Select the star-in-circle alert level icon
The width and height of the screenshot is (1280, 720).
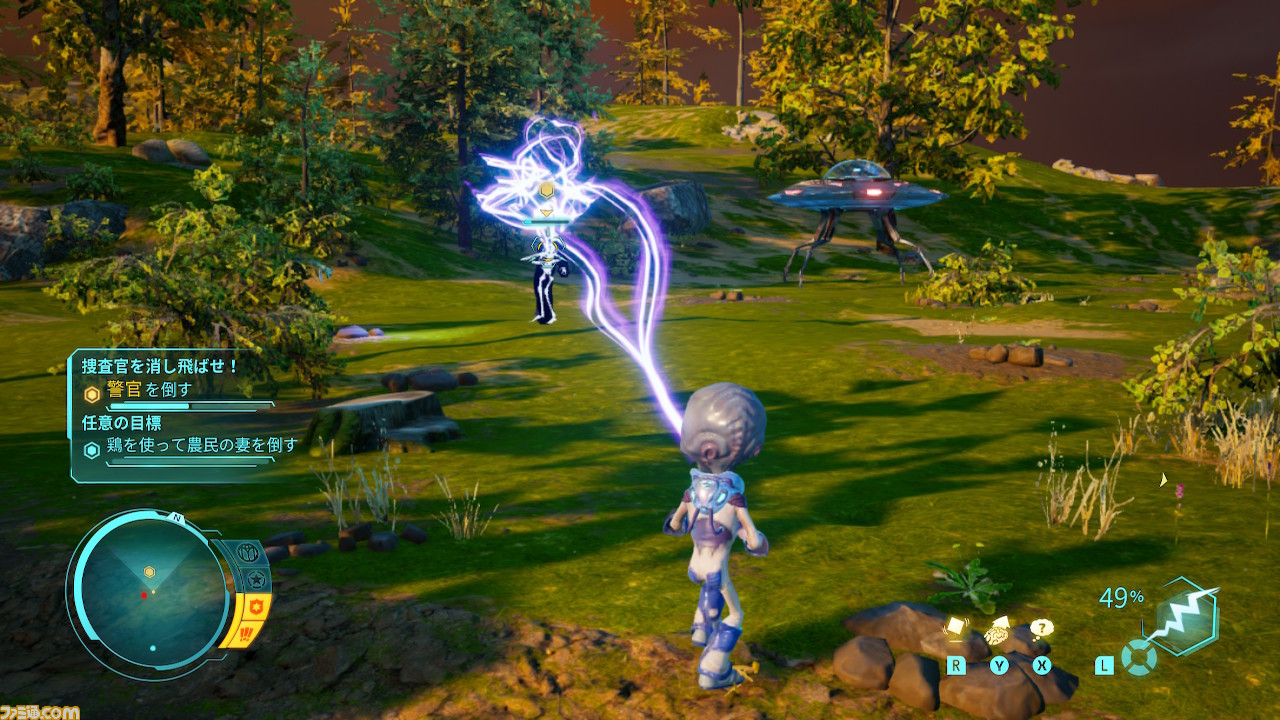tap(256, 579)
